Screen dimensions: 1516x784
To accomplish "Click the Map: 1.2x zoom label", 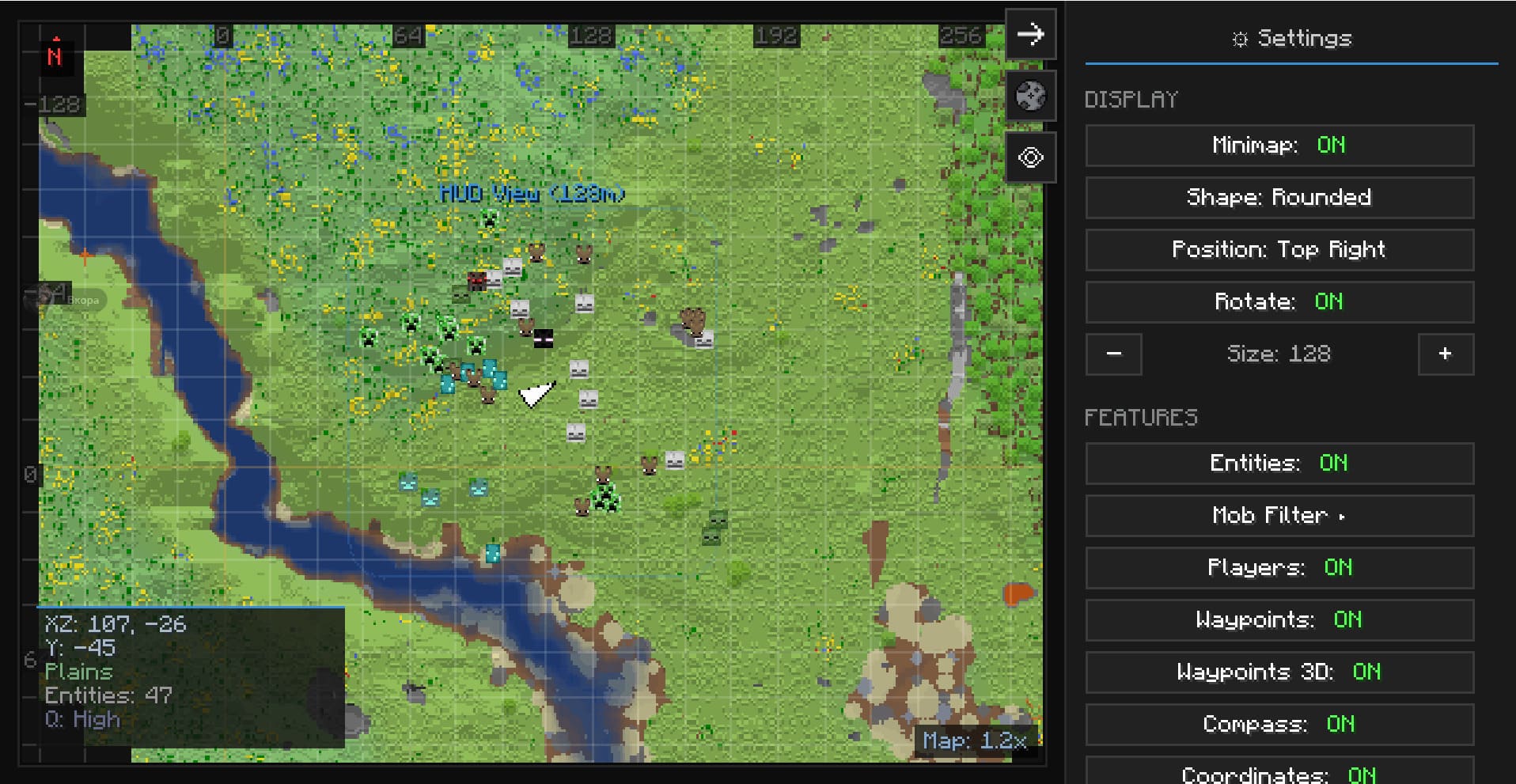I will point(974,741).
